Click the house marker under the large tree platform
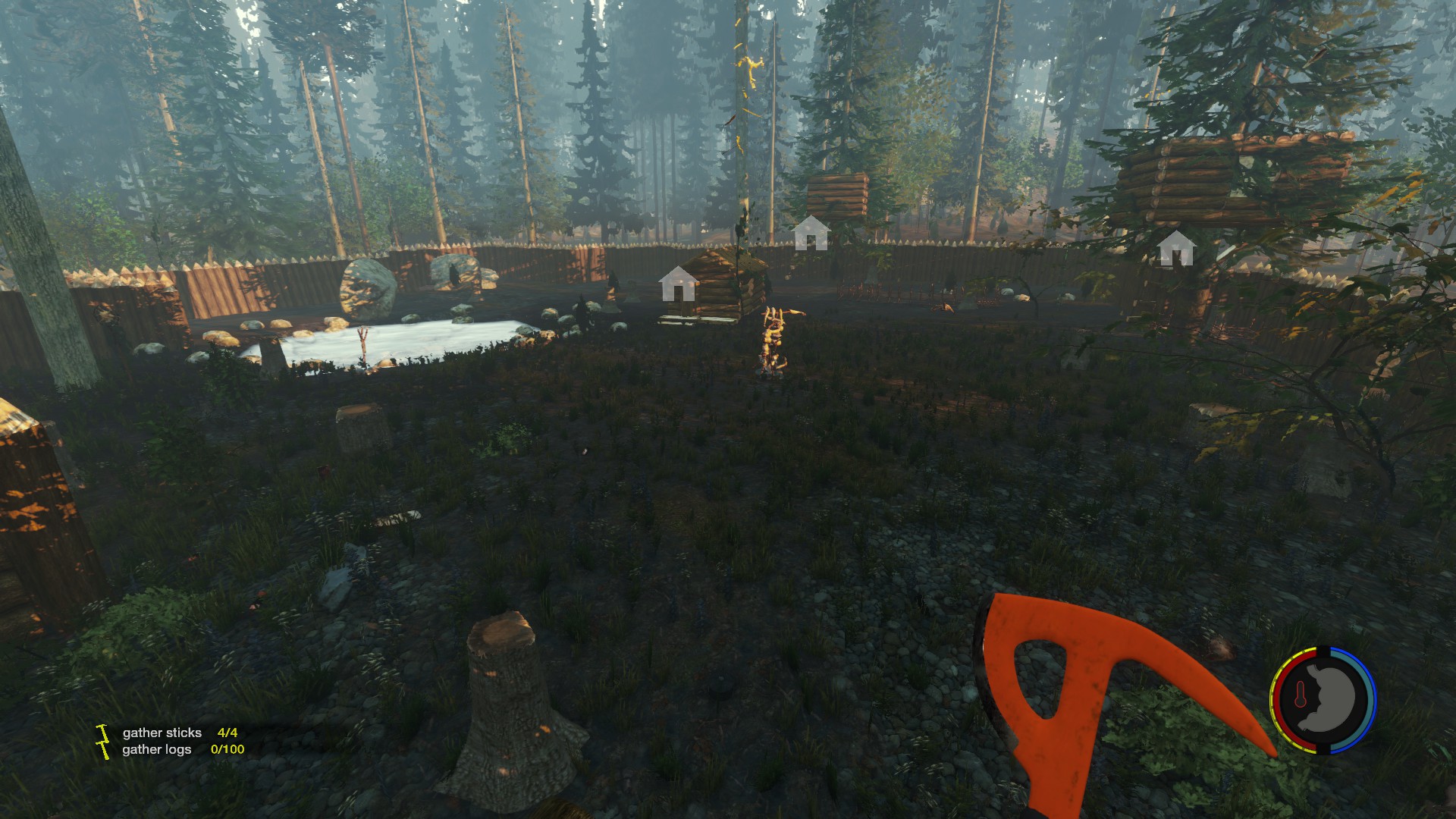Screen dimensions: 1456x819 1175,249
